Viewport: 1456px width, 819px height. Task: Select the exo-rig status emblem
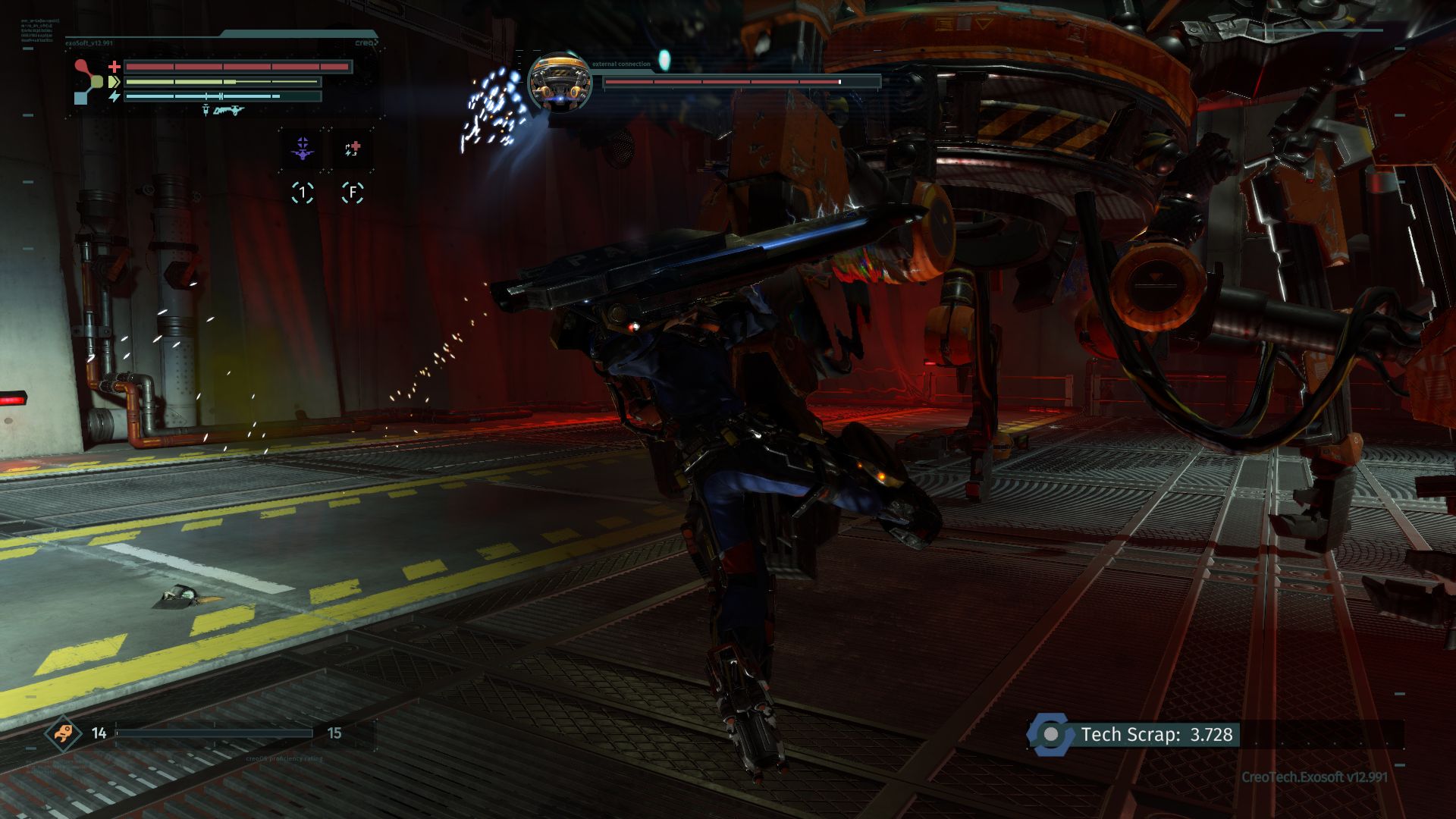(x=89, y=81)
